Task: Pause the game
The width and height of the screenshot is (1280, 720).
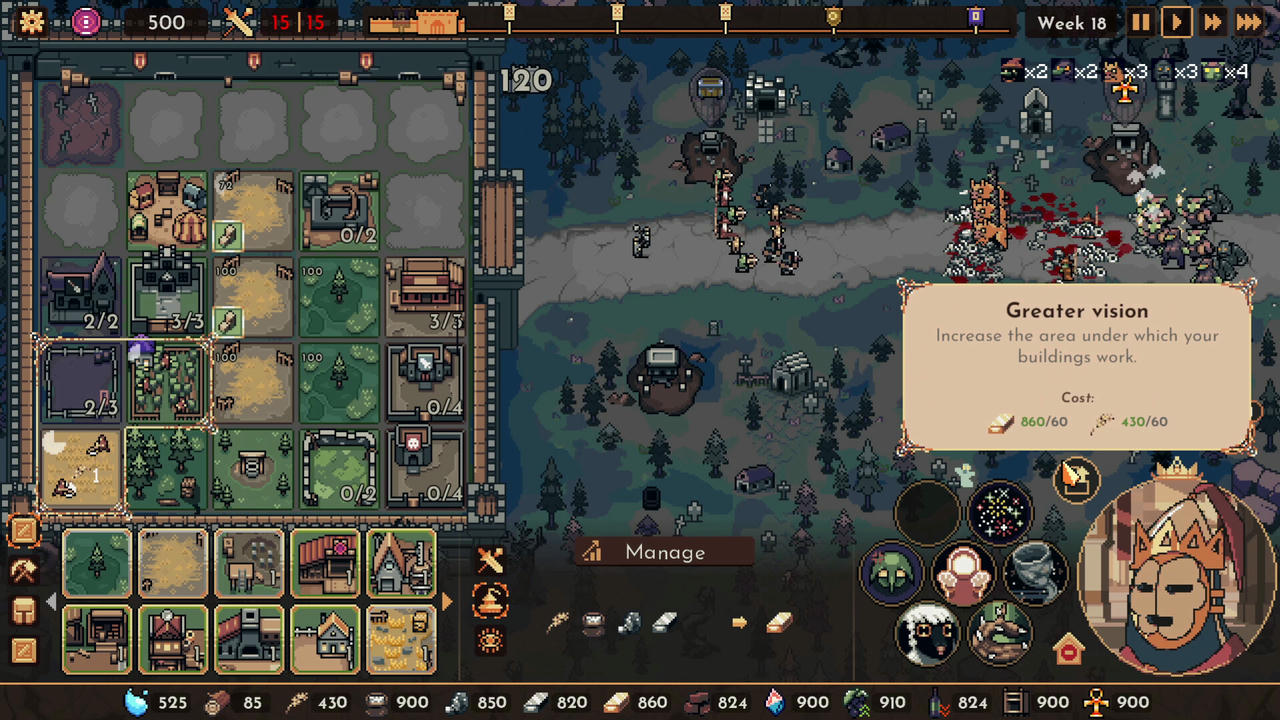Action: point(1141,22)
